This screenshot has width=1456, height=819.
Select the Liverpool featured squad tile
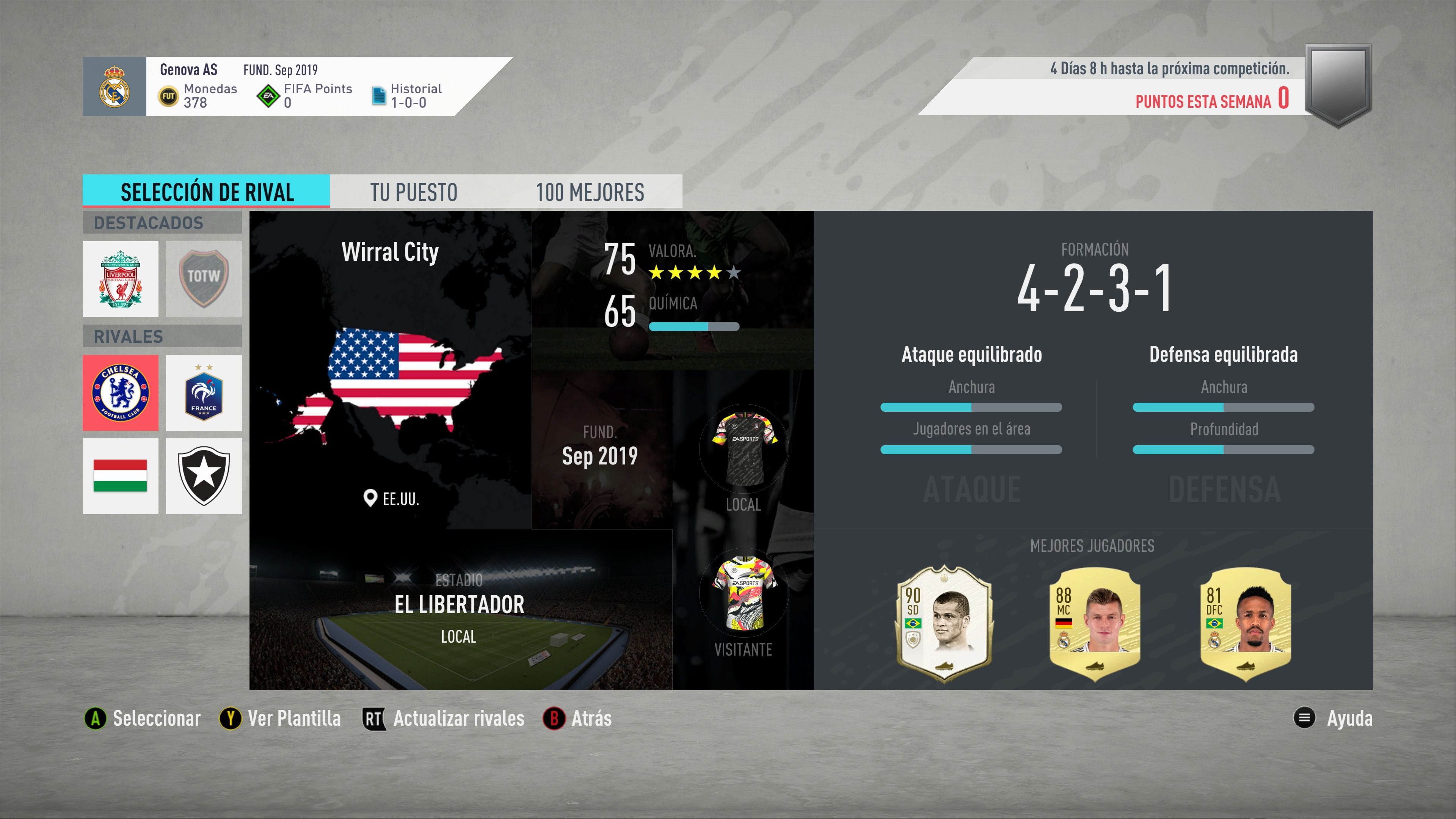click(x=121, y=279)
